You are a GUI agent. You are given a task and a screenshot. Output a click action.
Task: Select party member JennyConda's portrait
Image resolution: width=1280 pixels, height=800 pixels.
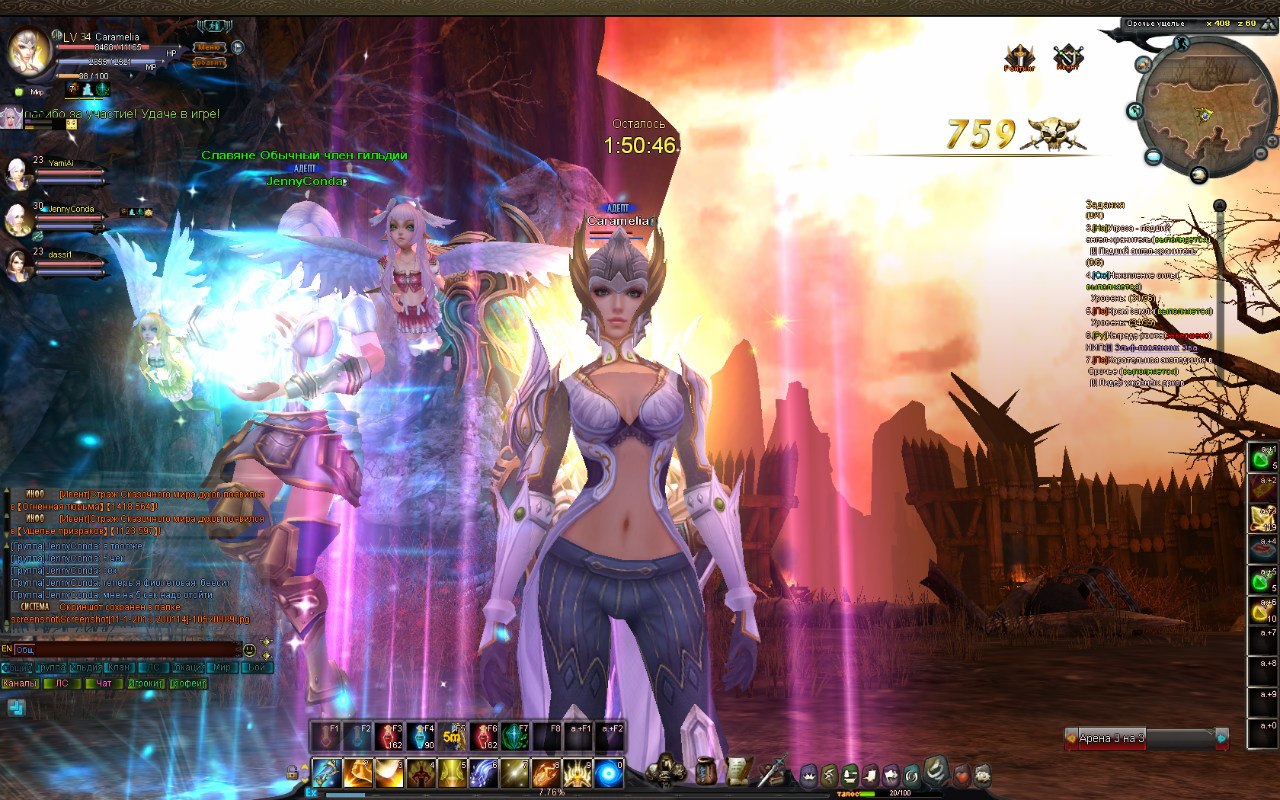[x=19, y=217]
